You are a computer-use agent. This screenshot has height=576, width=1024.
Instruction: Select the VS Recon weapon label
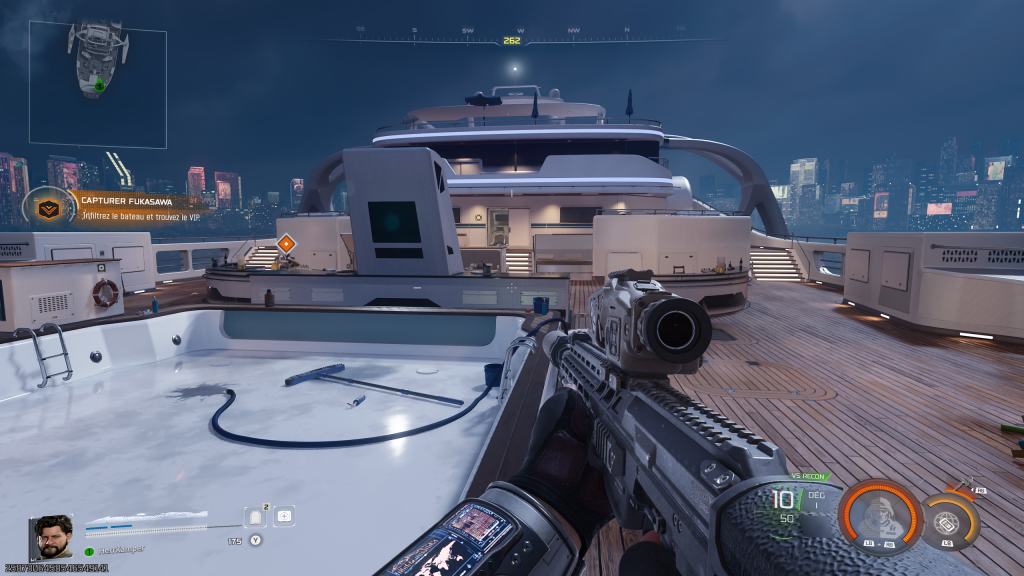pos(810,477)
